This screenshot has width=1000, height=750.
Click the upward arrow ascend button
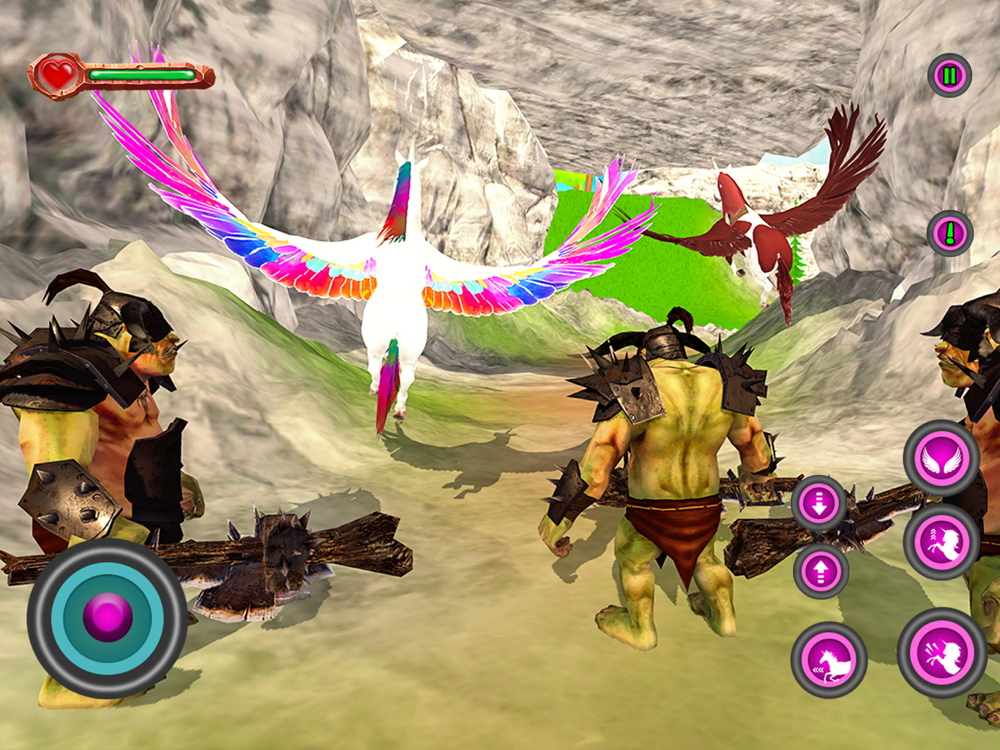click(x=821, y=571)
